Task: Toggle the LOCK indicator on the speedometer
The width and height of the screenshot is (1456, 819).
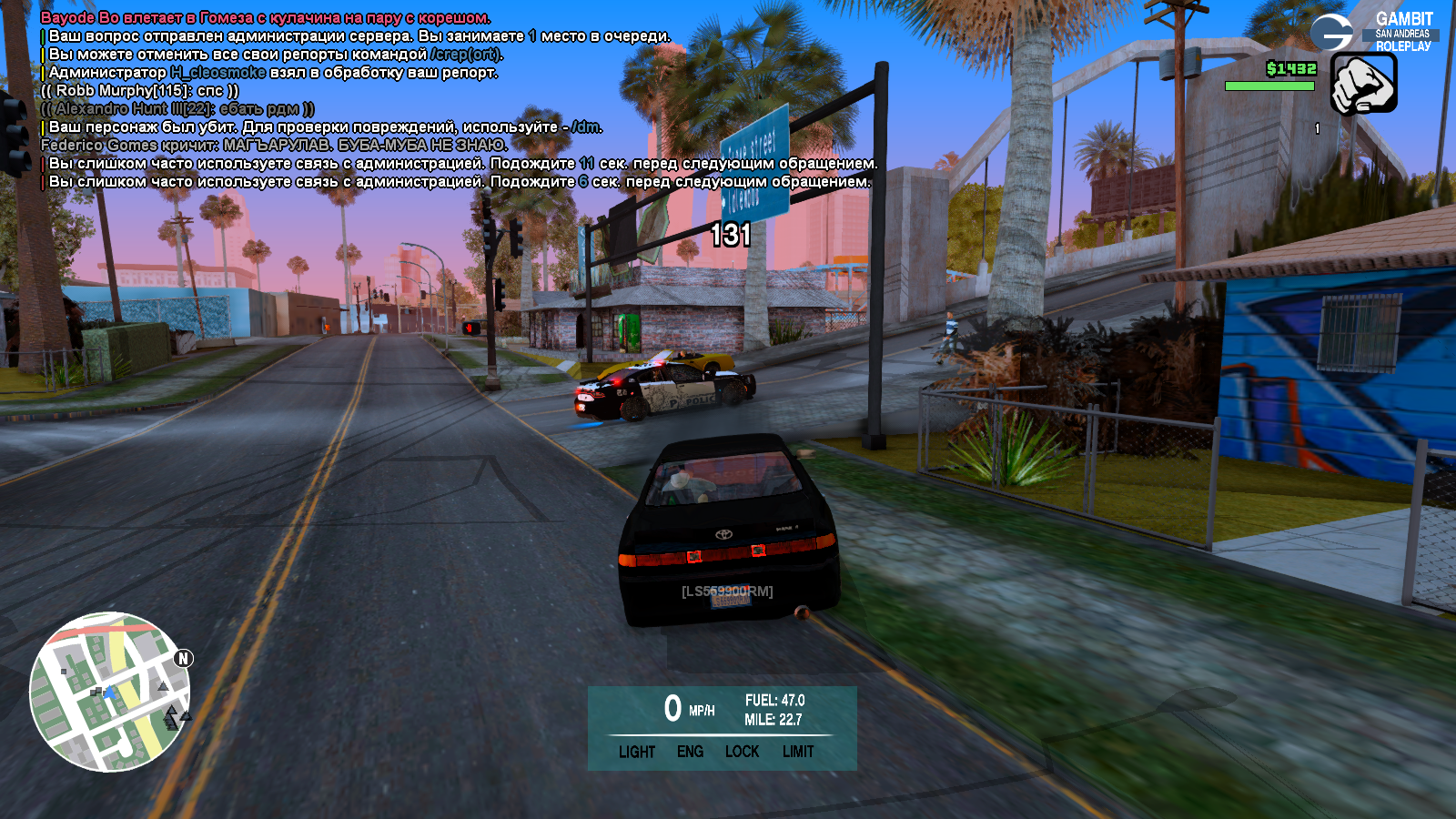Action: click(x=742, y=752)
